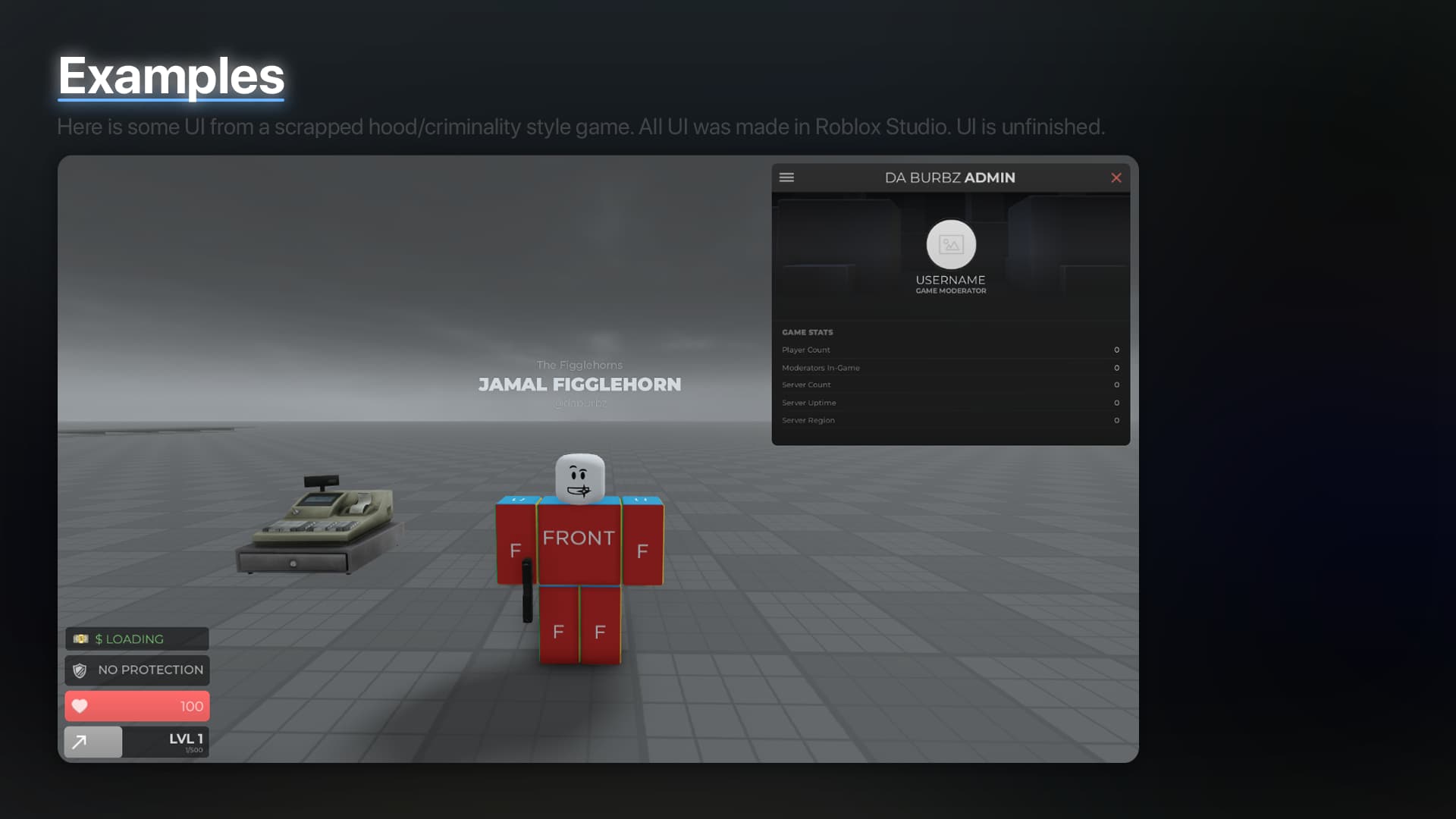The height and width of the screenshot is (819, 1456).
Task: Click the money bill icon next to $ LOADING
Action: tap(81, 639)
